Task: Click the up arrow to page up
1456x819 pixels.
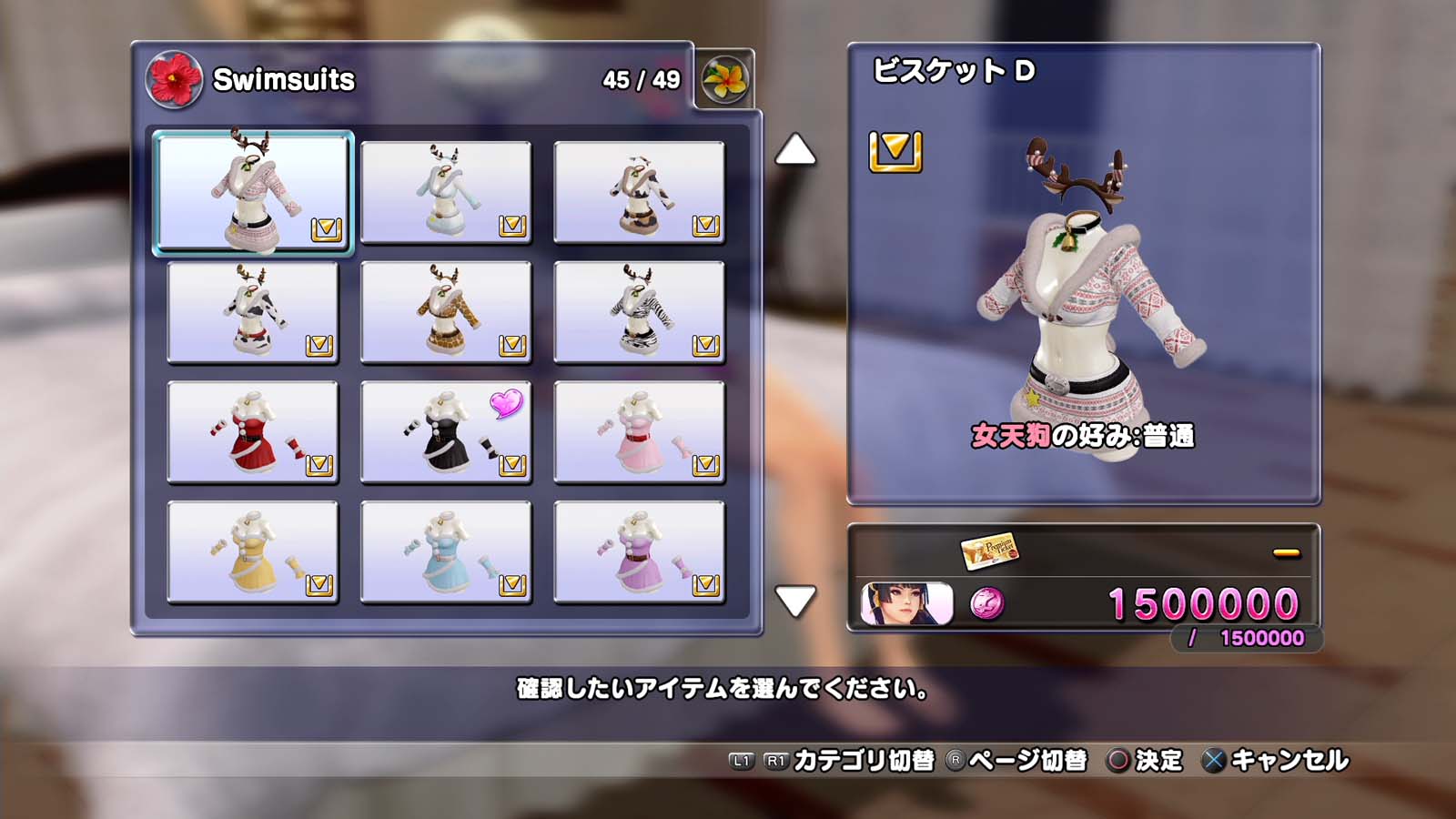Action: pyautogui.click(x=794, y=151)
